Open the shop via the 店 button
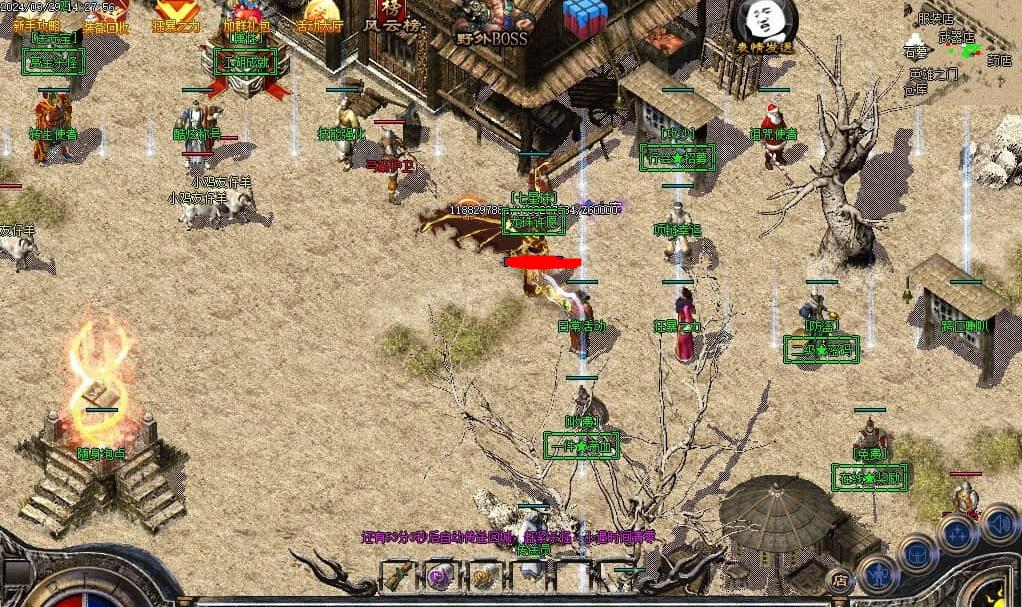 click(840, 578)
